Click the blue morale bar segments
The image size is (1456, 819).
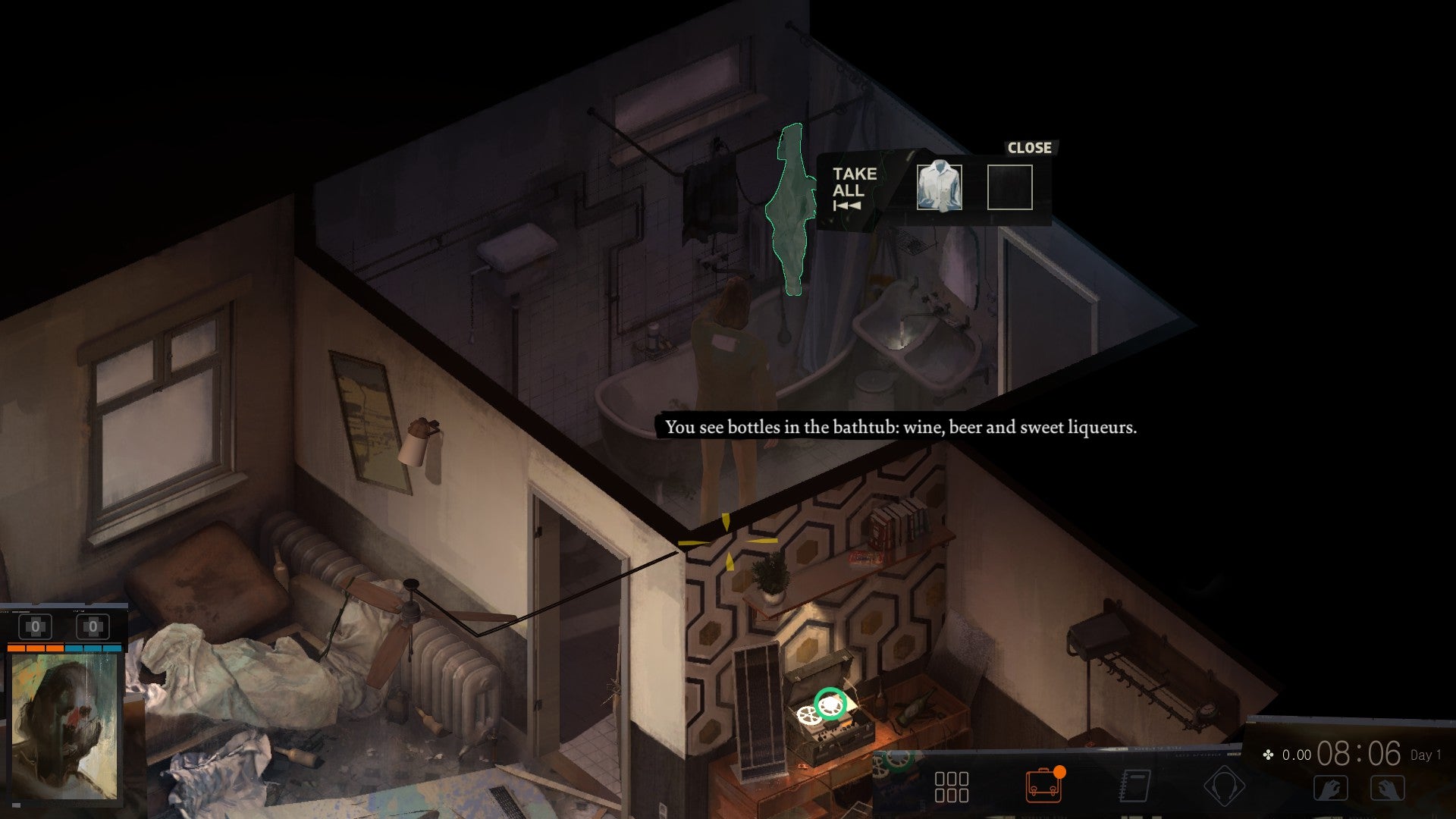point(93,649)
